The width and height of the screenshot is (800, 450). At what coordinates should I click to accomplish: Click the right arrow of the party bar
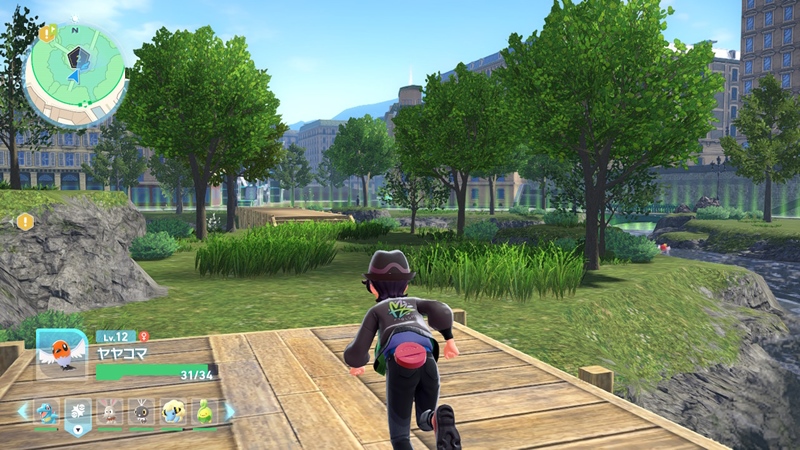[x=230, y=410]
